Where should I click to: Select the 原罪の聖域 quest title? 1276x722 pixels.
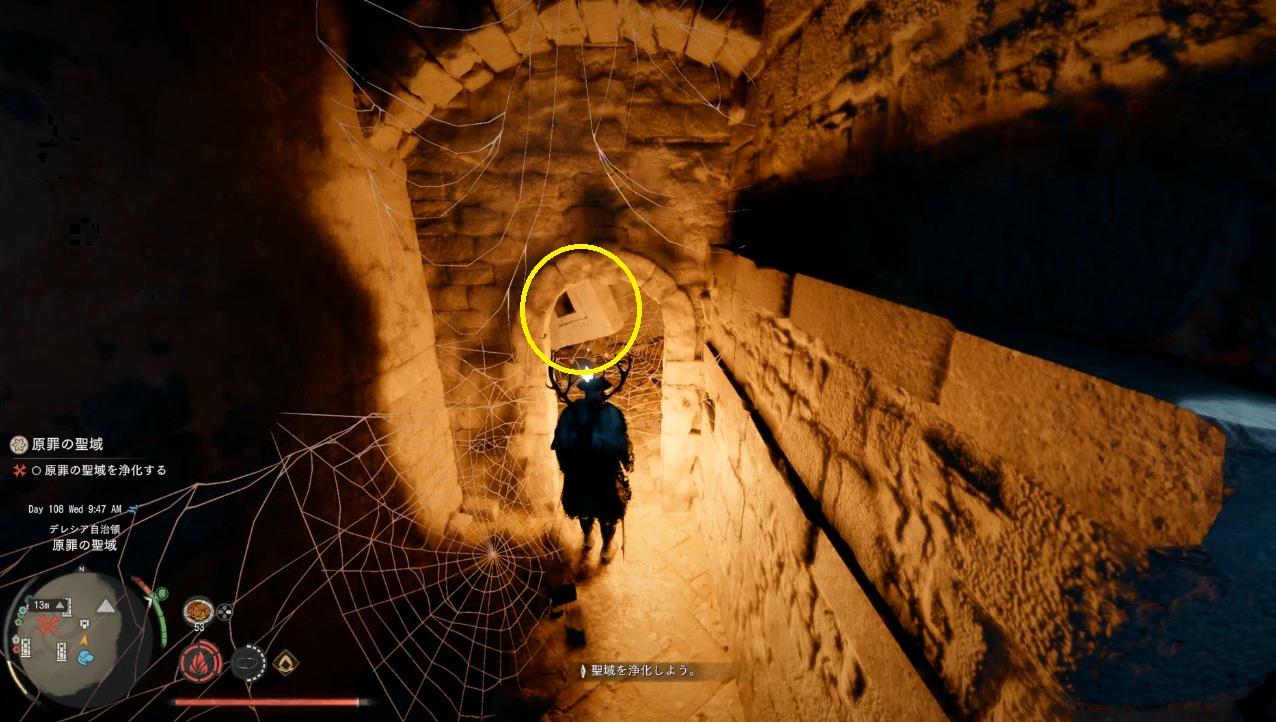[68, 444]
